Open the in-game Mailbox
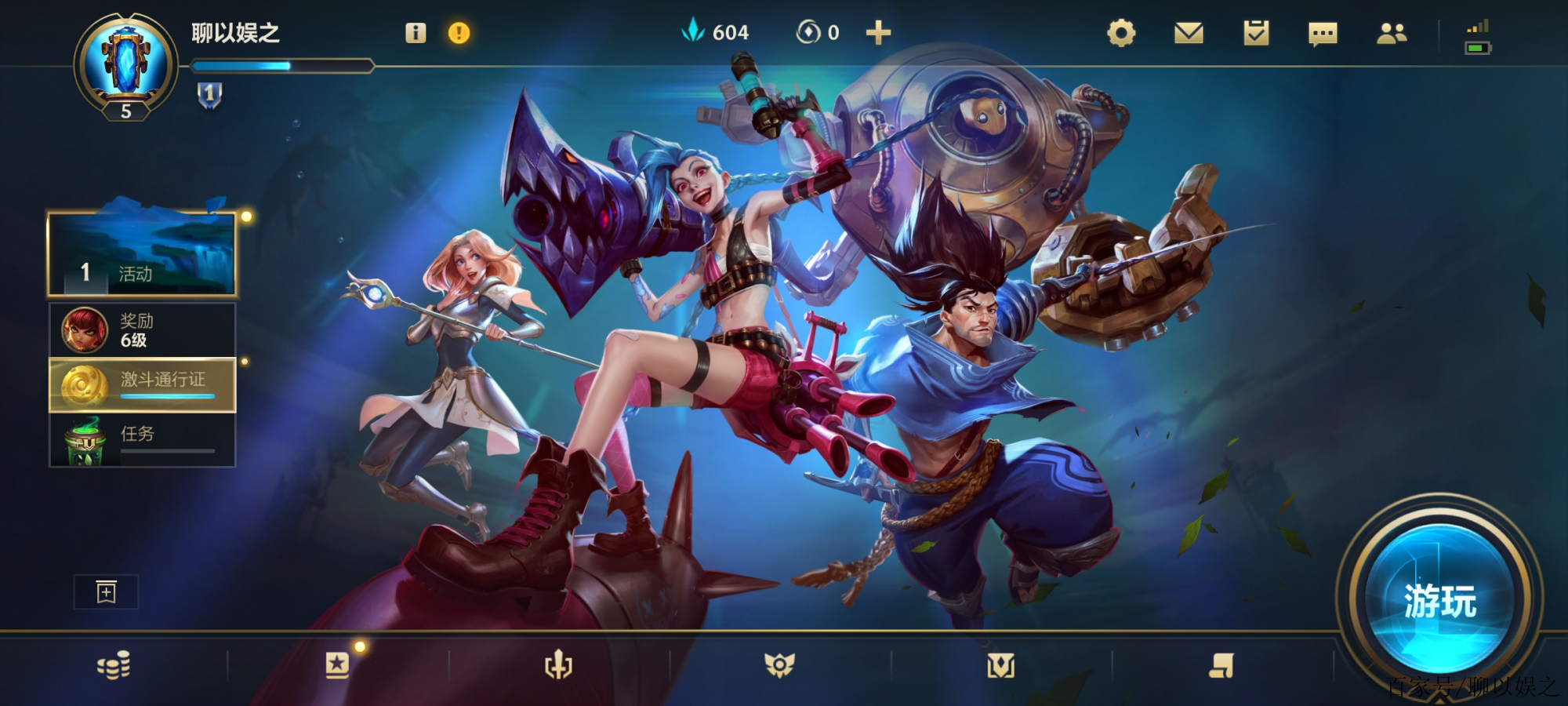 pyautogui.click(x=1189, y=33)
